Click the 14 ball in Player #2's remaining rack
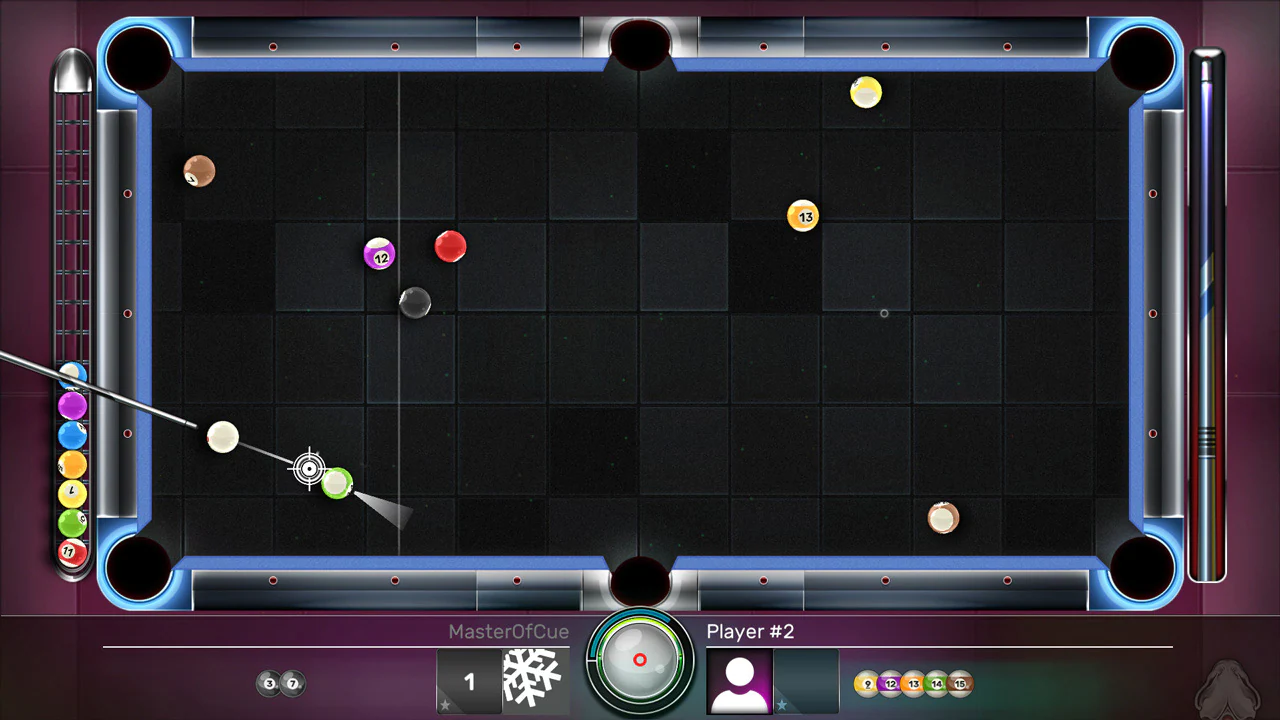Image resolution: width=1280 pixels, height=720 pixels. 935,684
